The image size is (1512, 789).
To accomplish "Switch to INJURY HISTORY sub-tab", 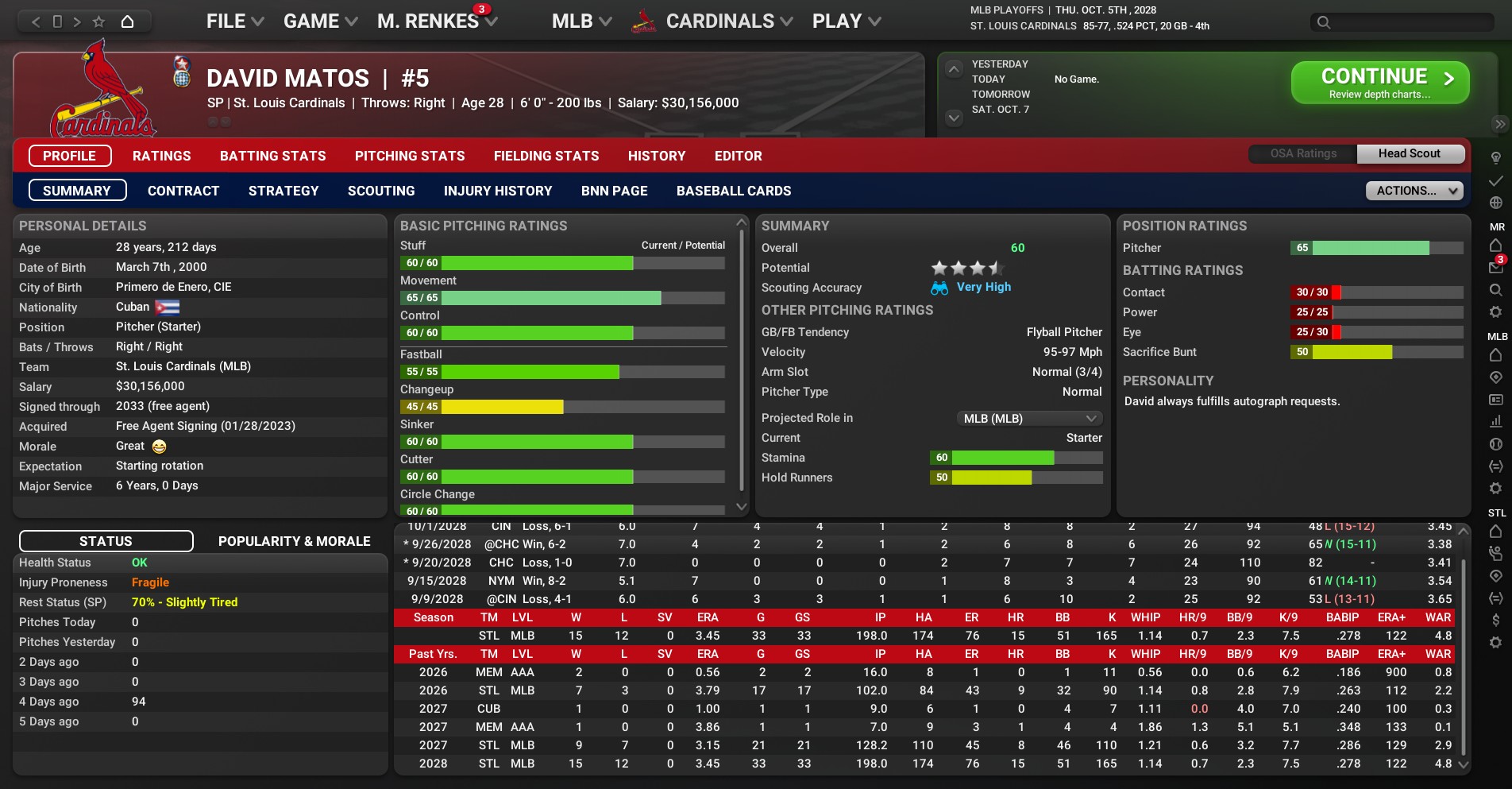I will (498, 191).
